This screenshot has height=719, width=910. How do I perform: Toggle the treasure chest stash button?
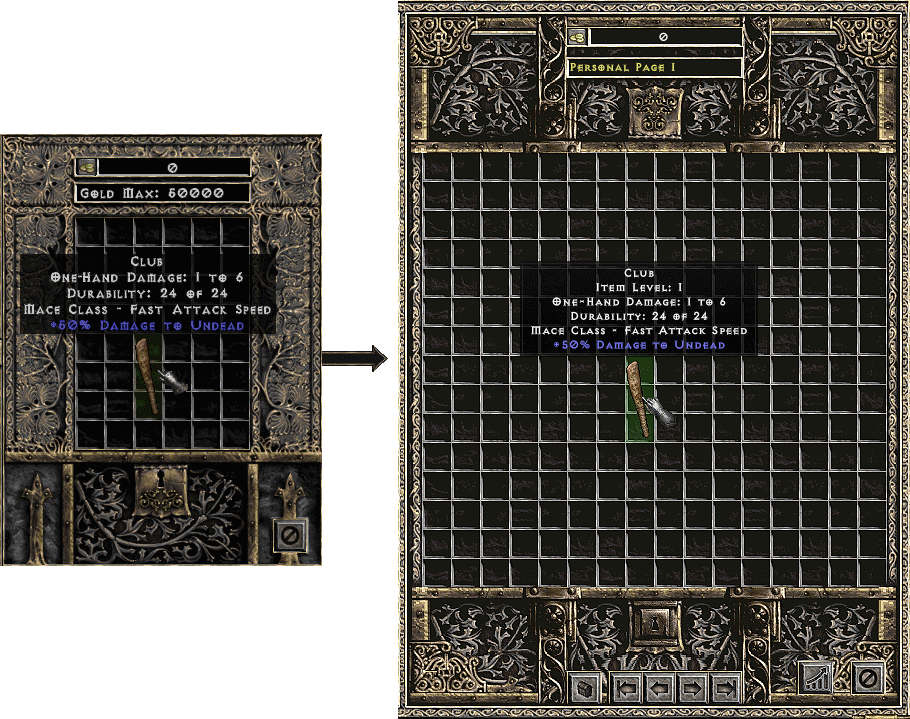coord(585,688)
